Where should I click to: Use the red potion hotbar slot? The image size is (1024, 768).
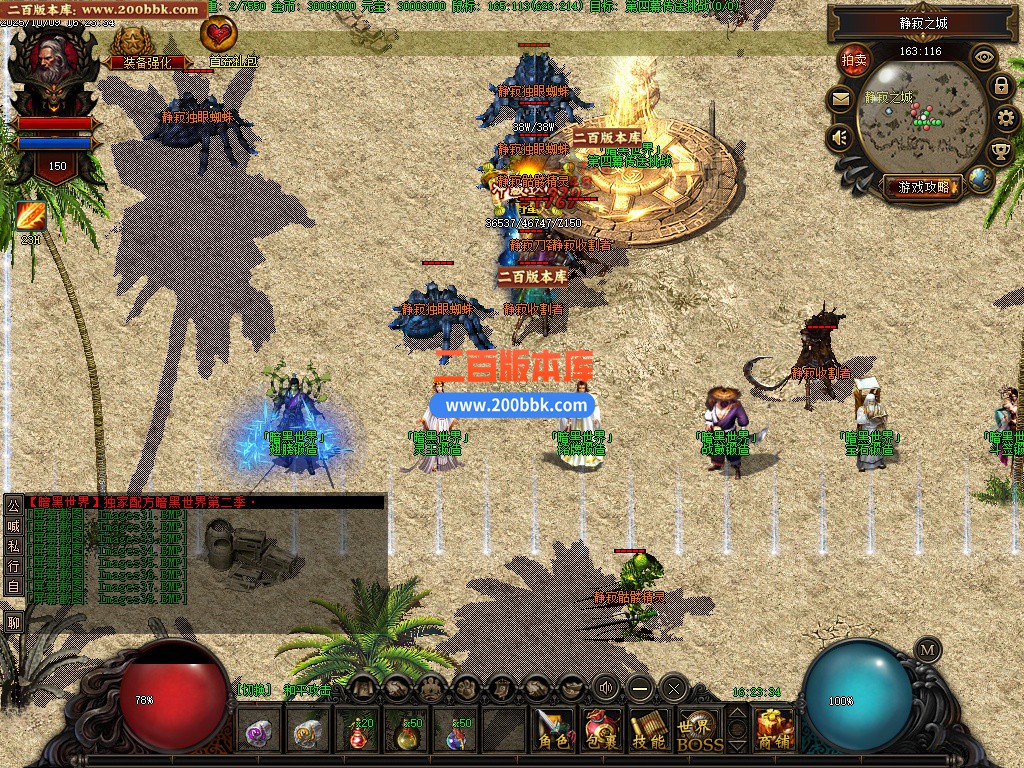point(359,734)
